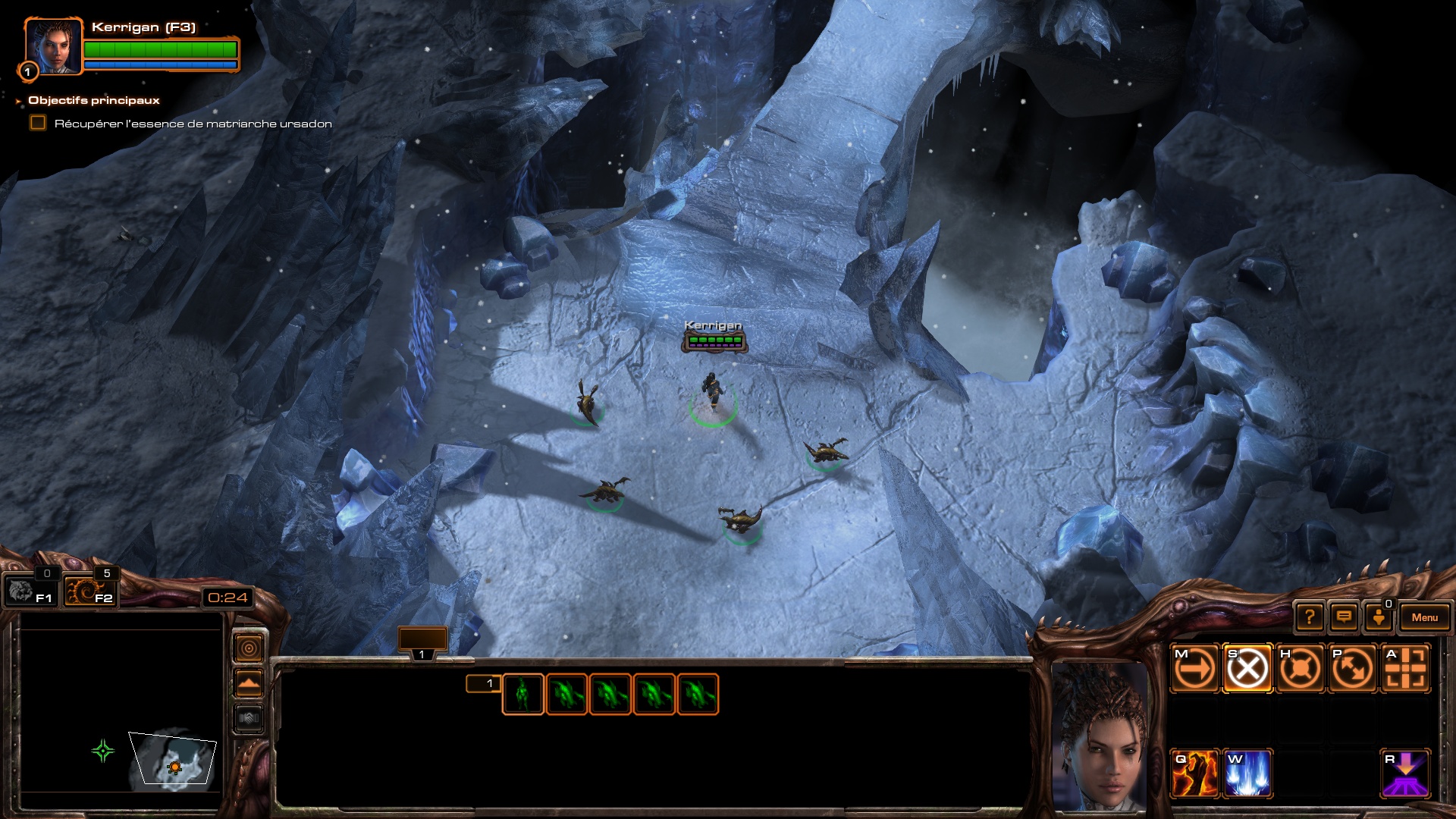Activate Kerrigan's fiery hand Q ability
Viewport: 1456px width, 819px height.
pos(1194,773)
